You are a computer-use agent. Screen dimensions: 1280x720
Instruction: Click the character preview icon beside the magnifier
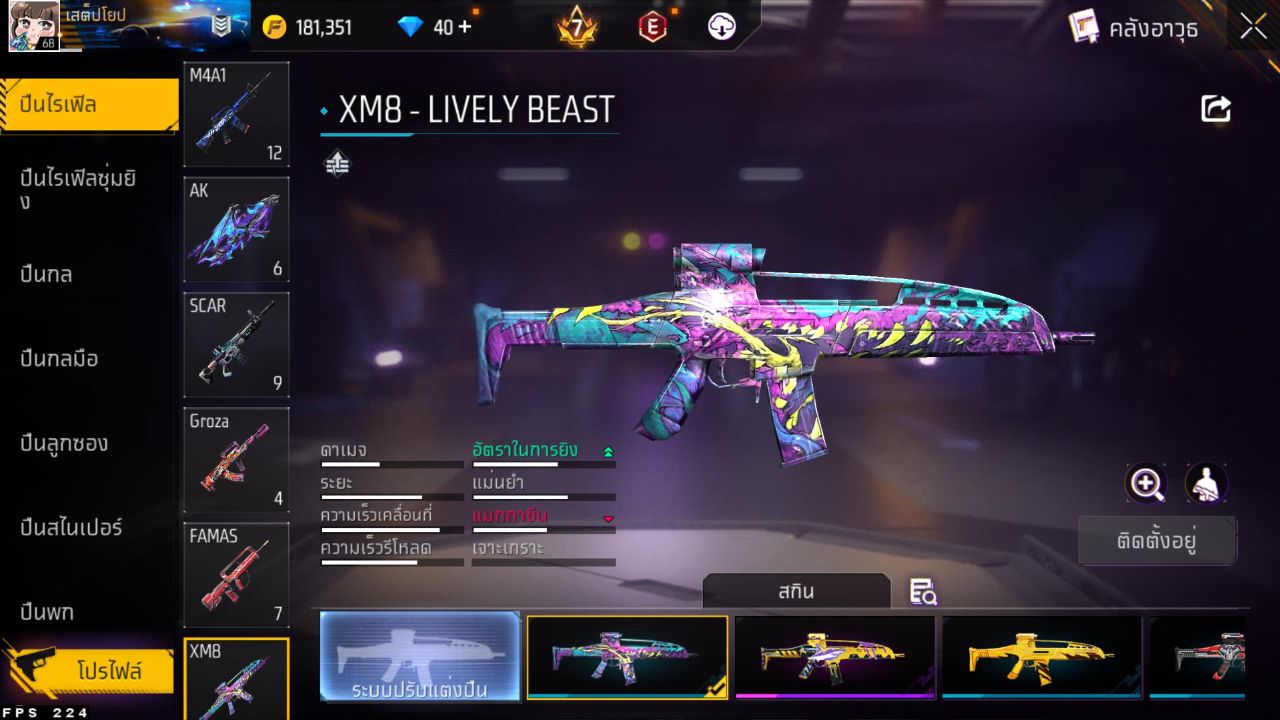pos(1206,484)
